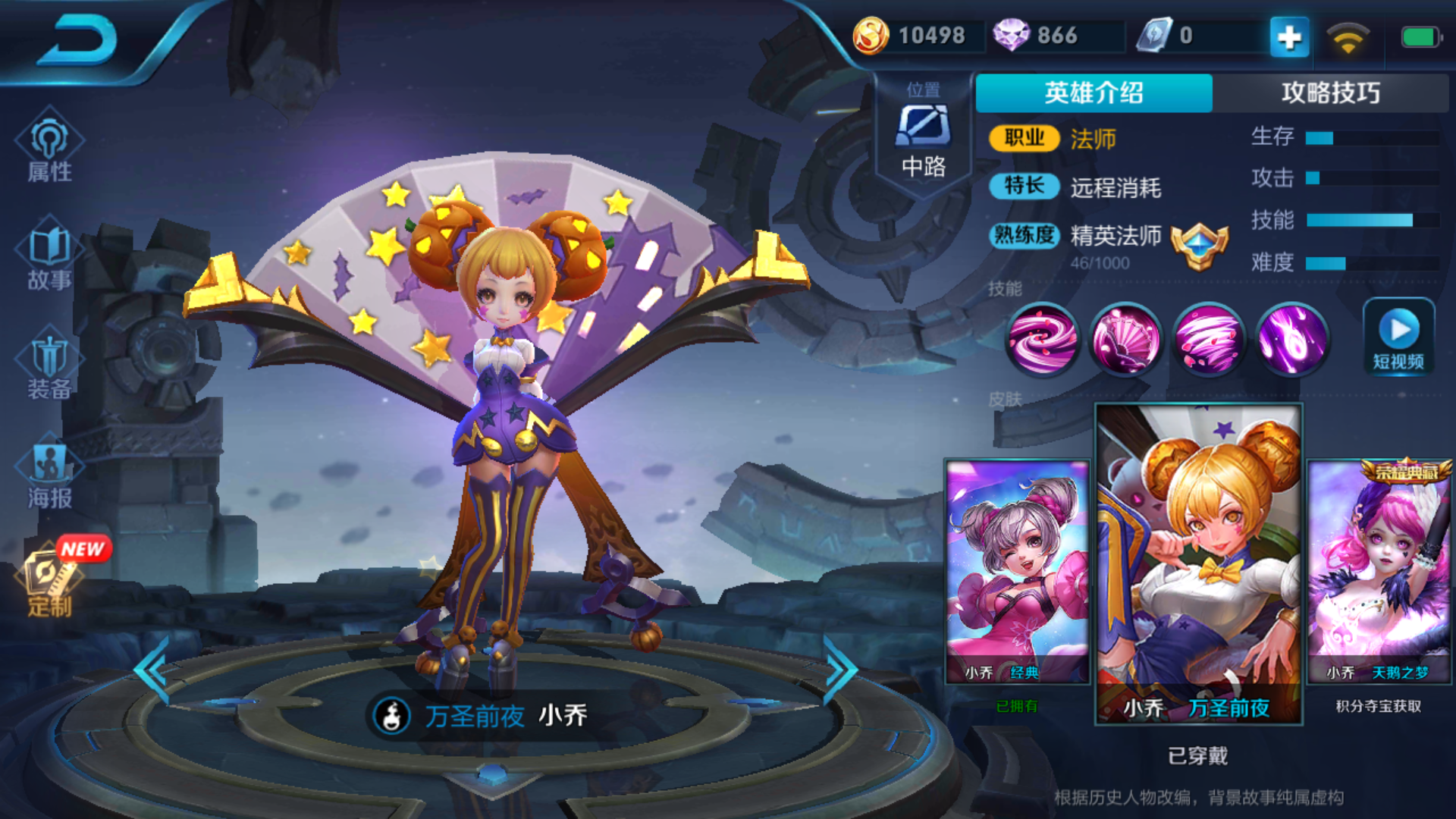Show the next hero with right arrow

[x=840, y=670]
